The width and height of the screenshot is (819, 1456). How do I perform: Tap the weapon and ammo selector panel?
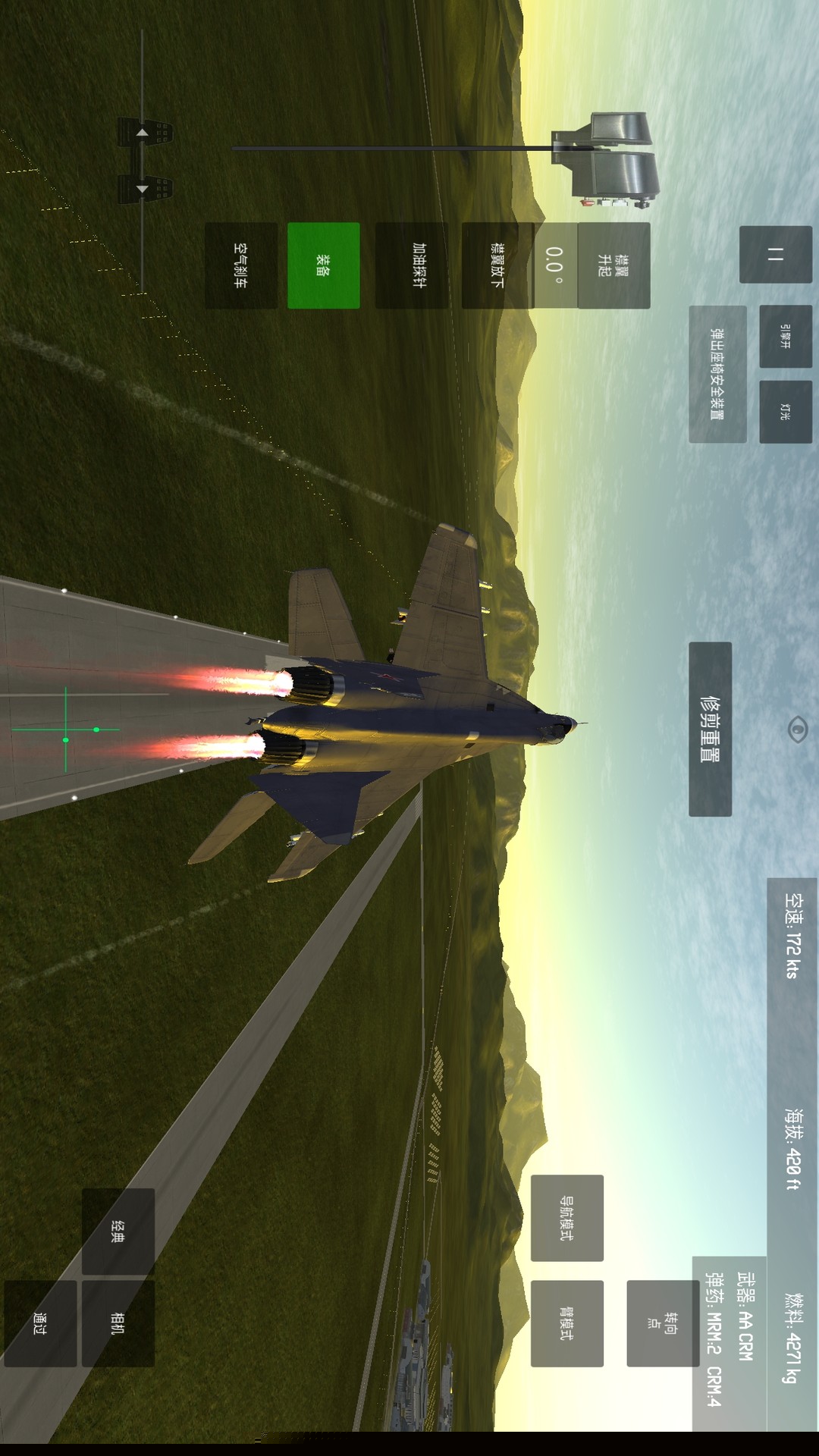point(730,1342)
